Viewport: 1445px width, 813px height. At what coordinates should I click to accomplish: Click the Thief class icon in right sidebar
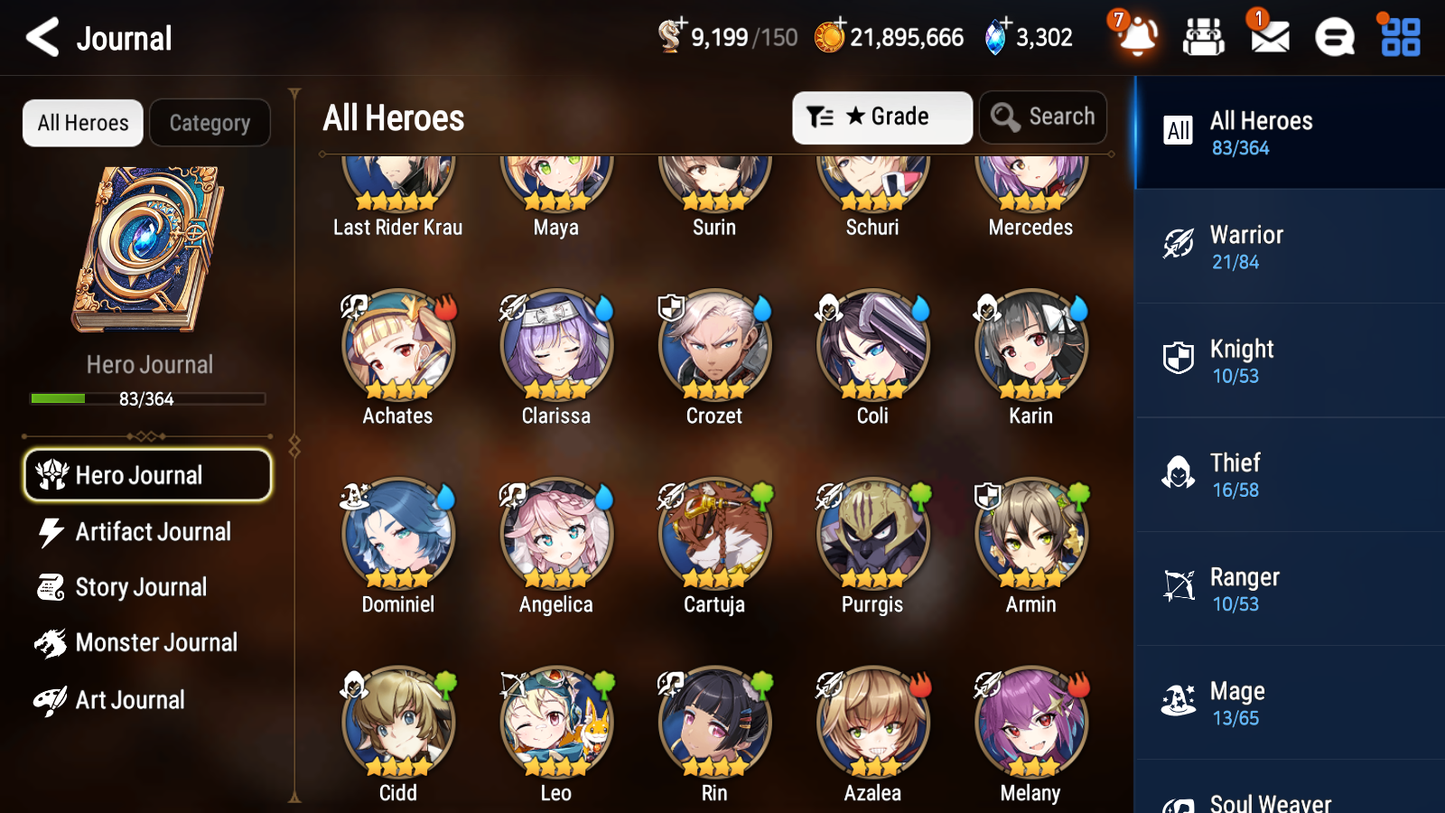(1177, 474)
